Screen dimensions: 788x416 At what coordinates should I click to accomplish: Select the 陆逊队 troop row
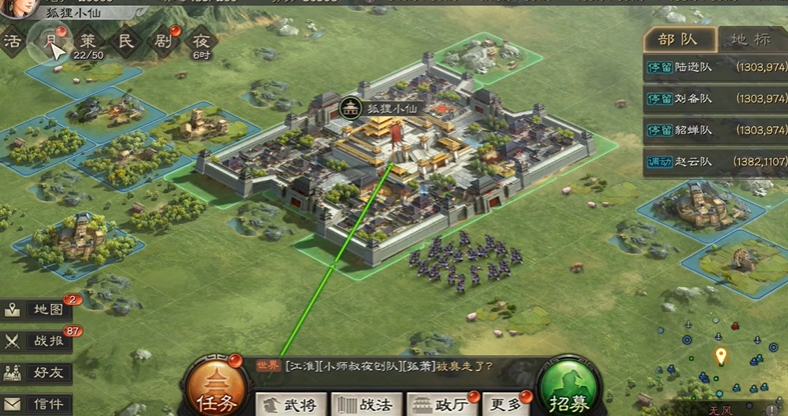click(715, 70)
